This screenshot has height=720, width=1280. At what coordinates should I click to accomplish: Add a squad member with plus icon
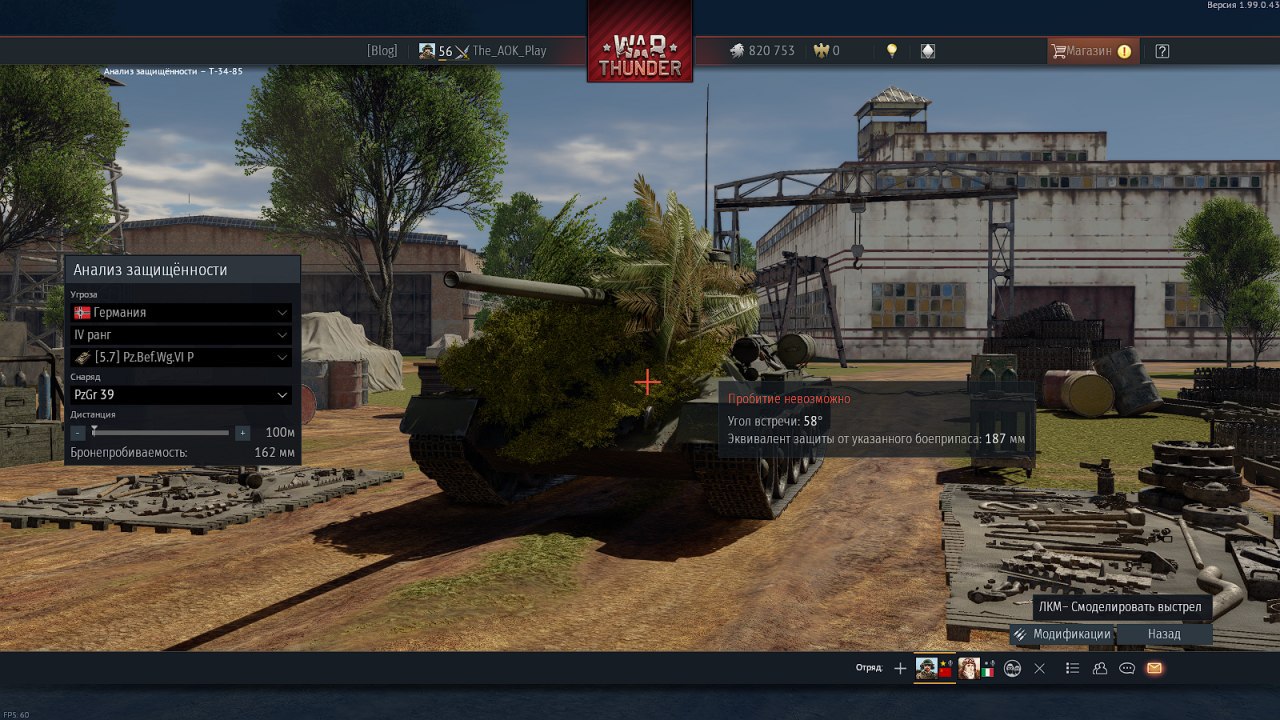pos(900,668)
